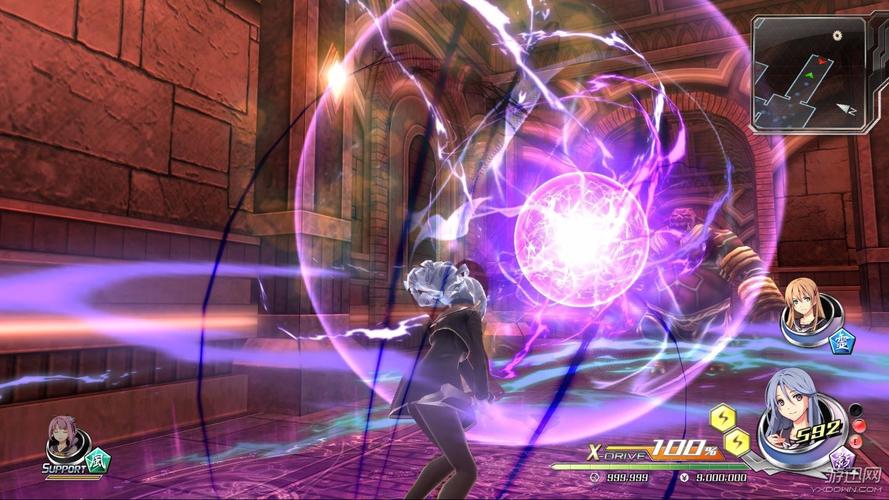Switch to the blonde partner character portrait

pyautogui.click(x=804, y=308)
